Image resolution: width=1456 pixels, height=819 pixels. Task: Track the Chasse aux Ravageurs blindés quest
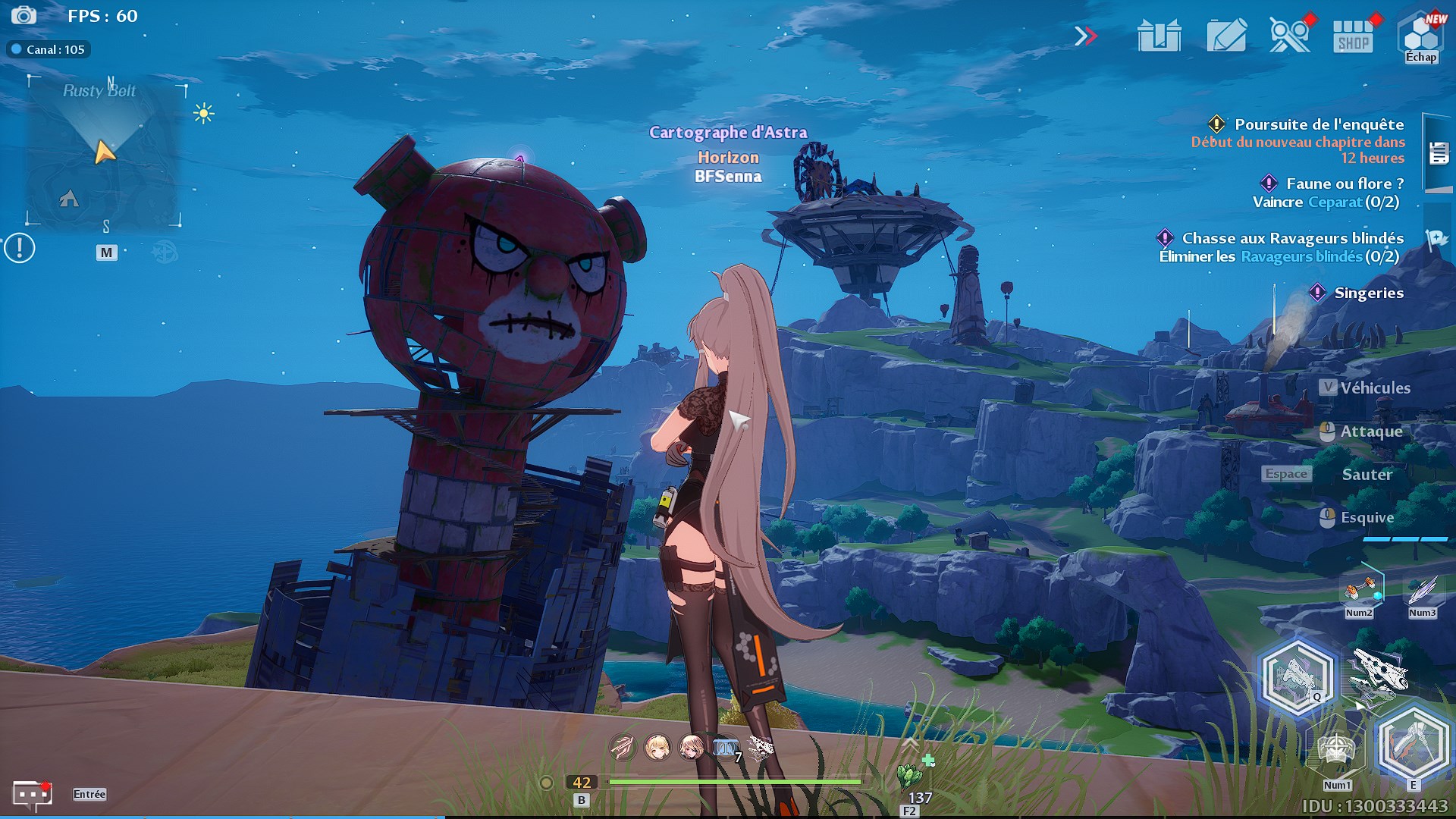1292,238
